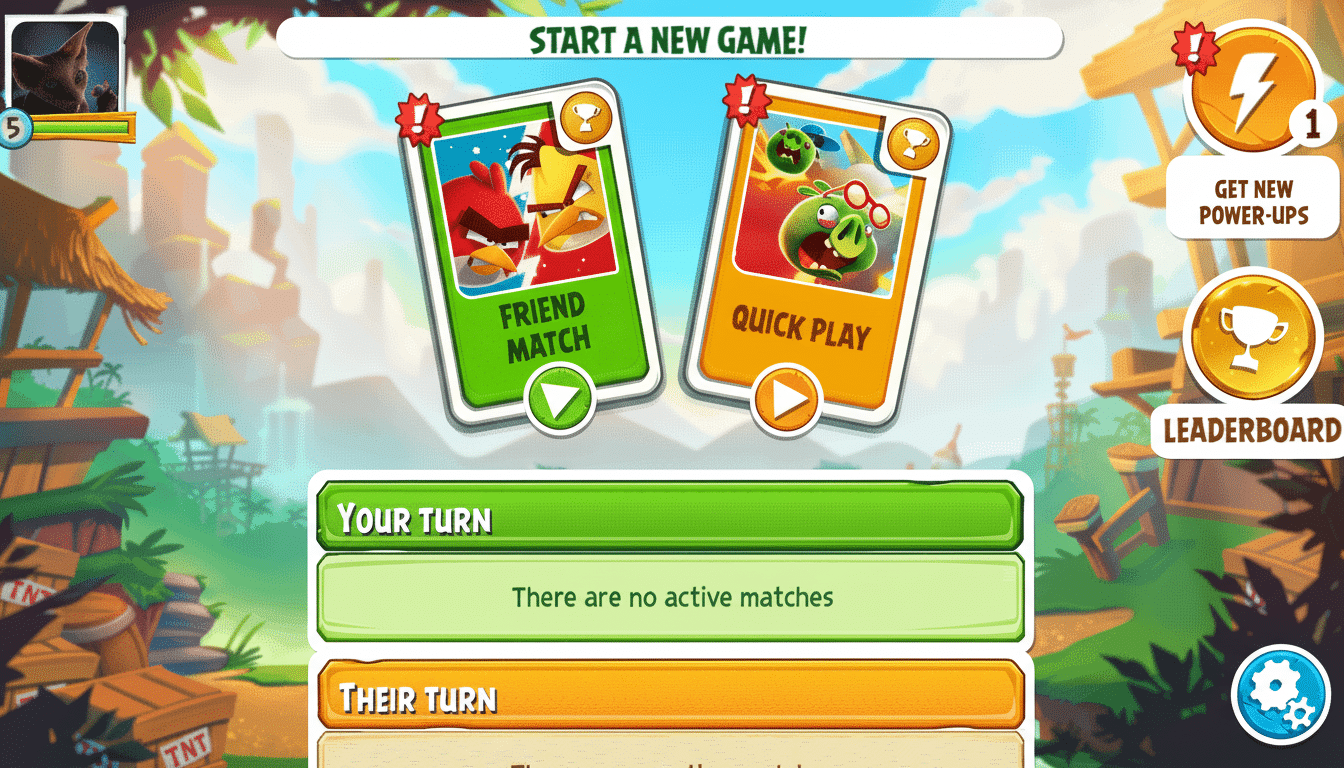Image resolution: width=1344 pixels, height=768 pixels.
Task: Expand the Your Turn section
Action: (672, 518)
